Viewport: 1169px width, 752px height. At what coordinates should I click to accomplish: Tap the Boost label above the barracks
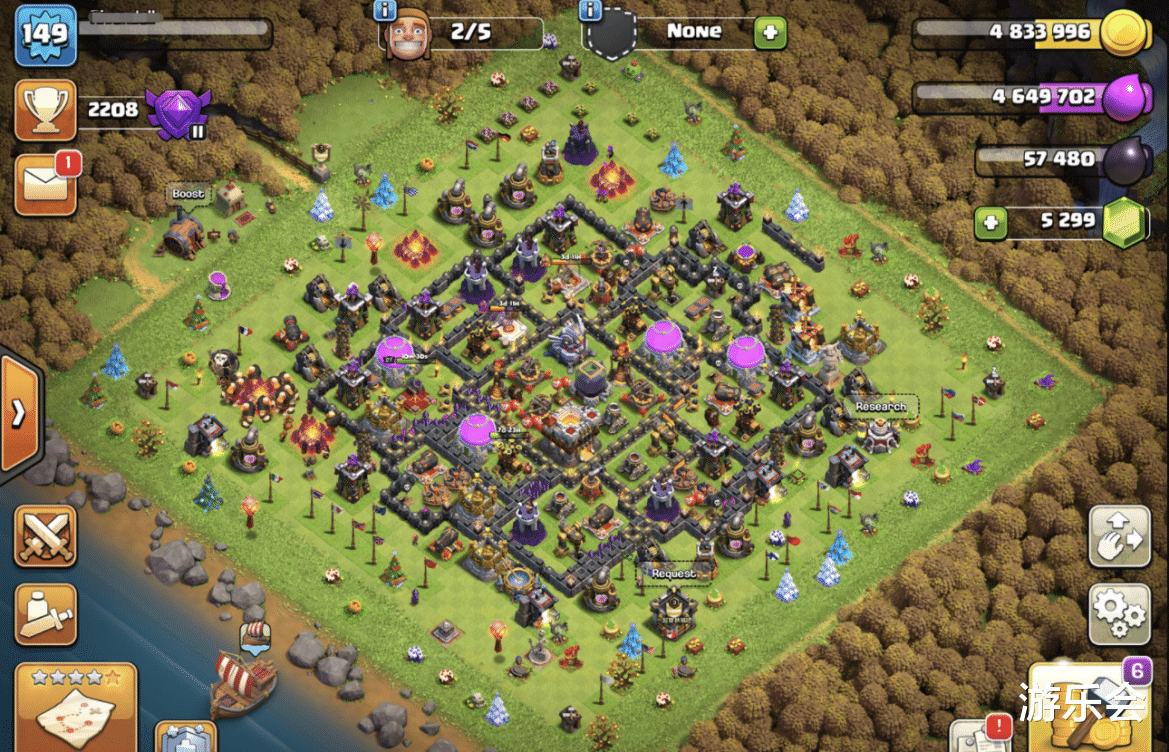pos(188,194)
